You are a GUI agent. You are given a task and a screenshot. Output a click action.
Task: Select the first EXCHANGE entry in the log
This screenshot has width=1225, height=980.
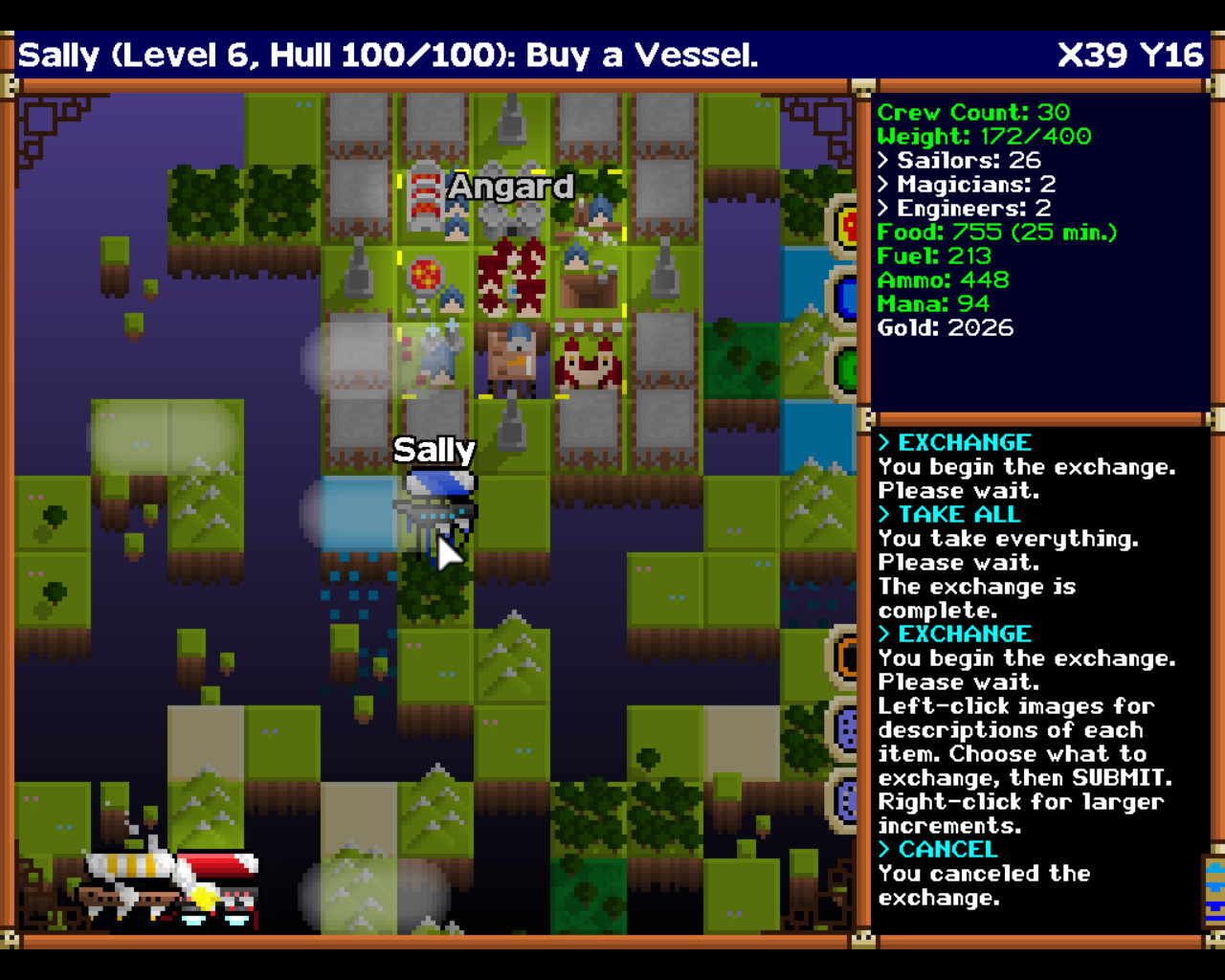[x=954, y=442]
